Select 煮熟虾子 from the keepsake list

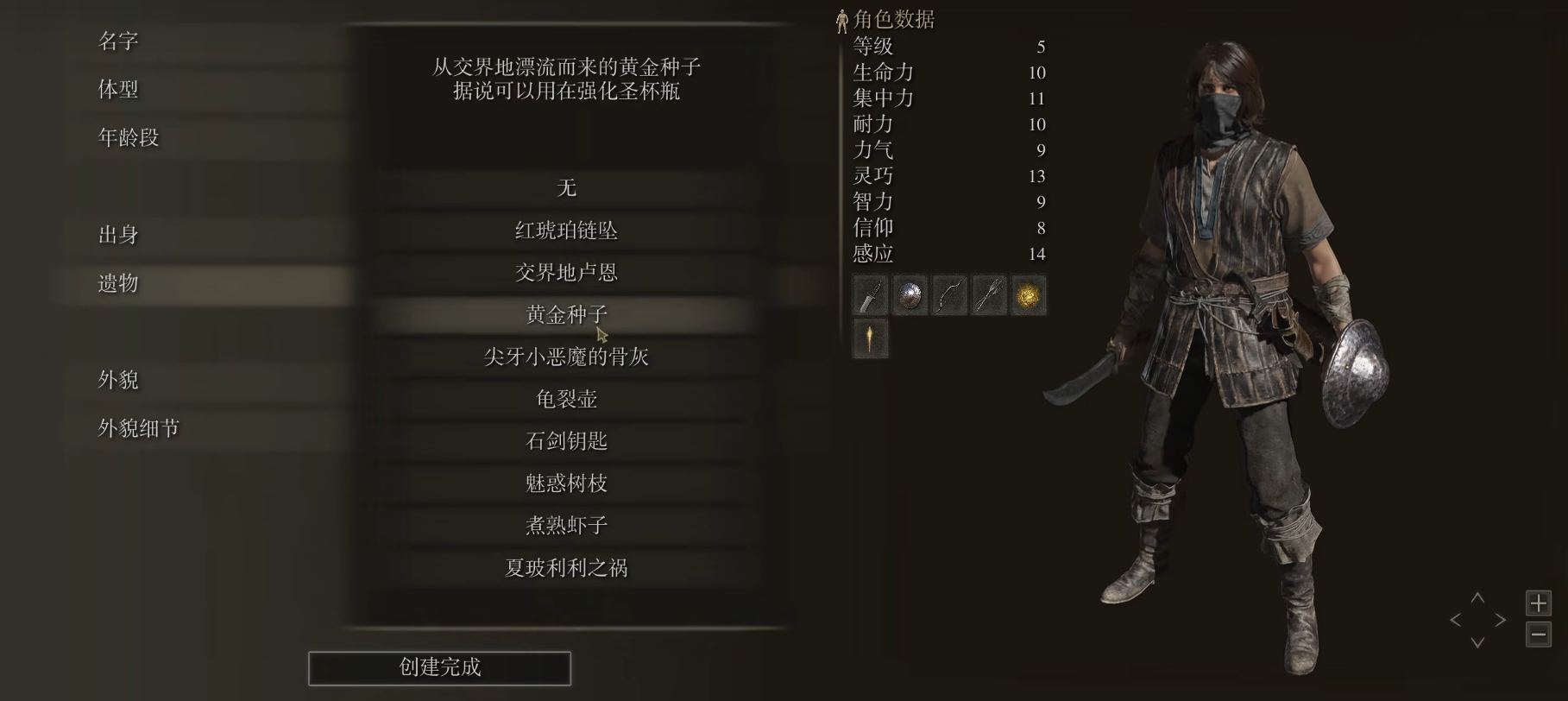point(565,524)
